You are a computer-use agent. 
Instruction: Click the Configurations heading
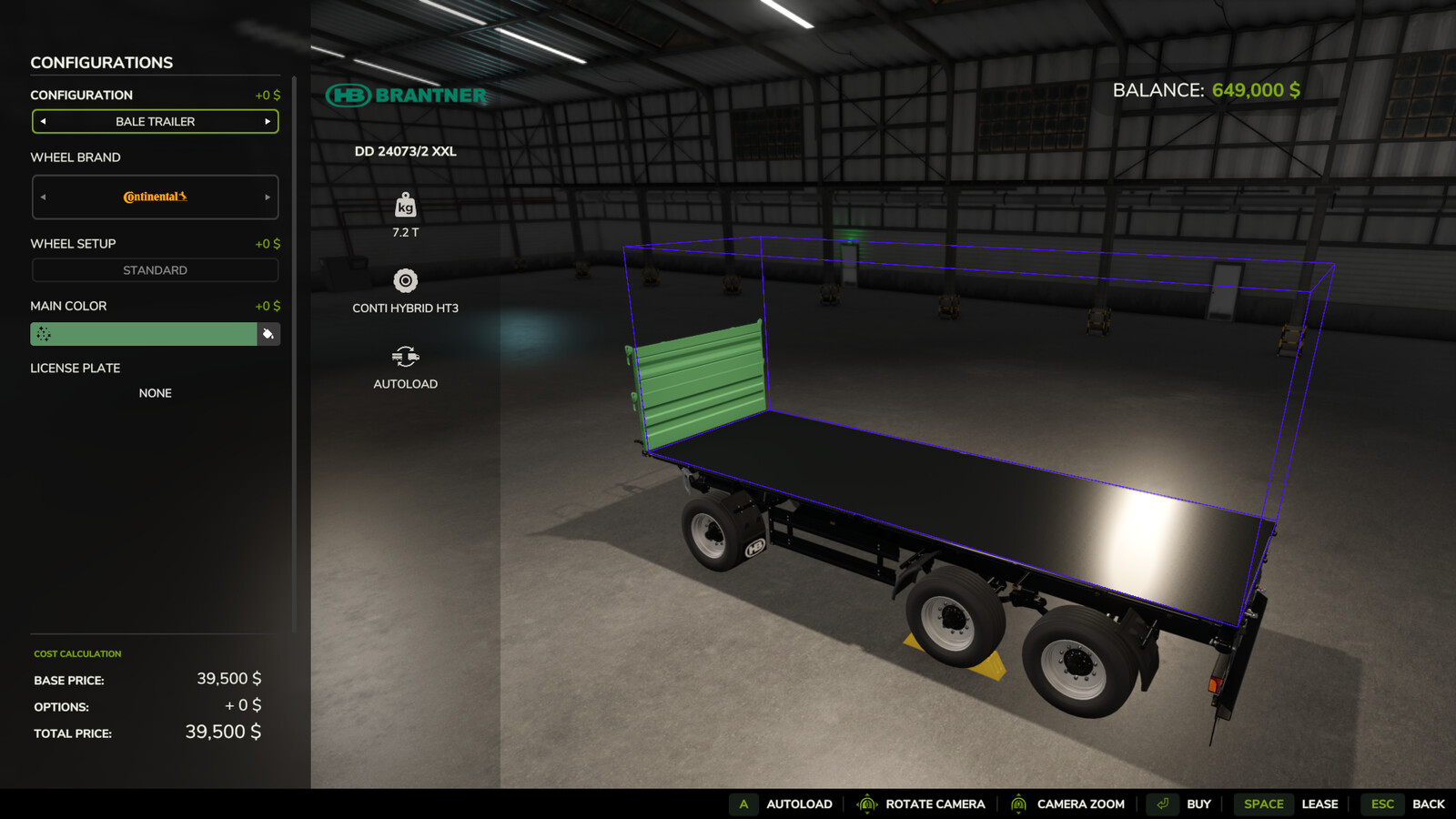pyautogui.click(x=102, y=62)
